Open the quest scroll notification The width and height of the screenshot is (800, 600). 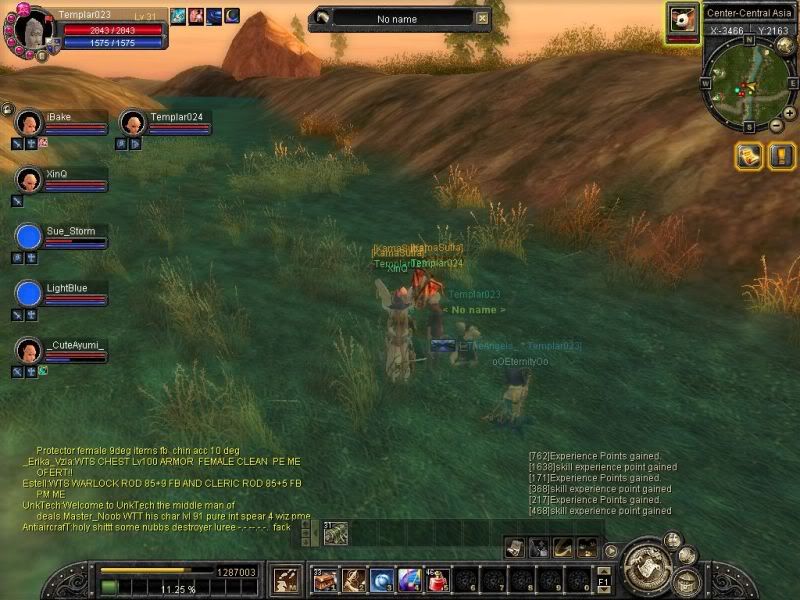[x=749, y=155]
